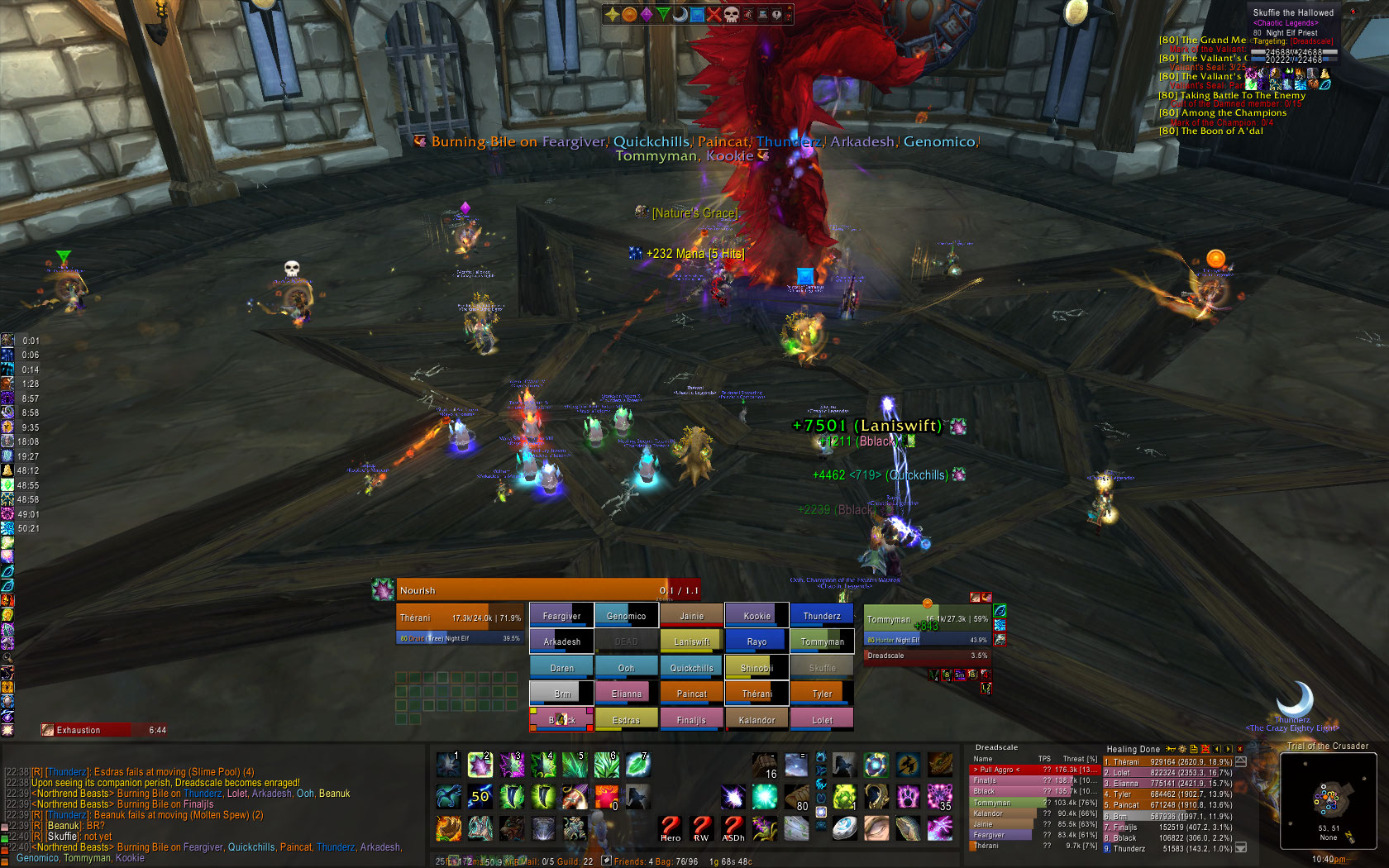This screenshot has width=1389, height=868.
Task: Activate the RW macro button
Action: coord(701,827)
